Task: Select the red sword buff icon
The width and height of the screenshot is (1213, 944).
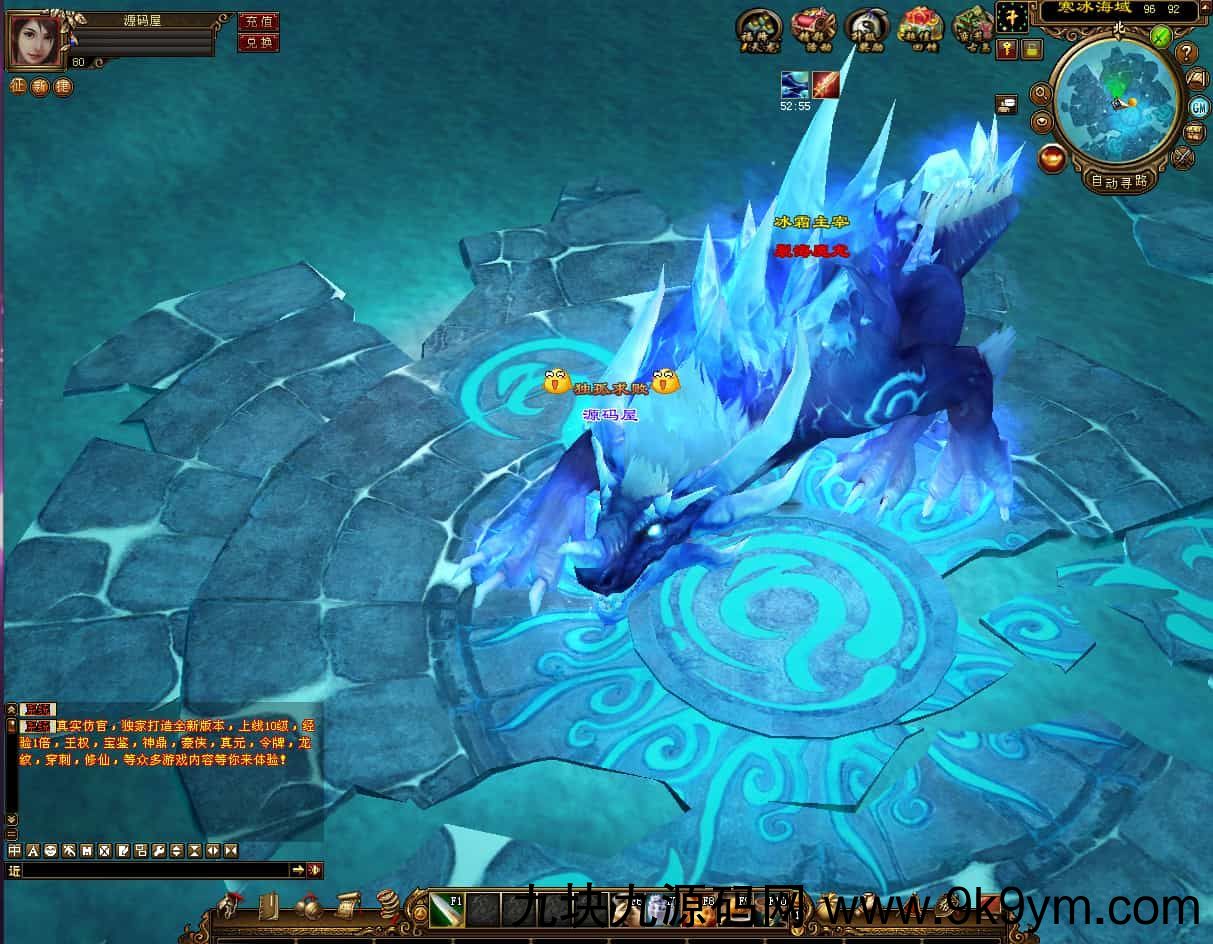Action: coord(825,85)
